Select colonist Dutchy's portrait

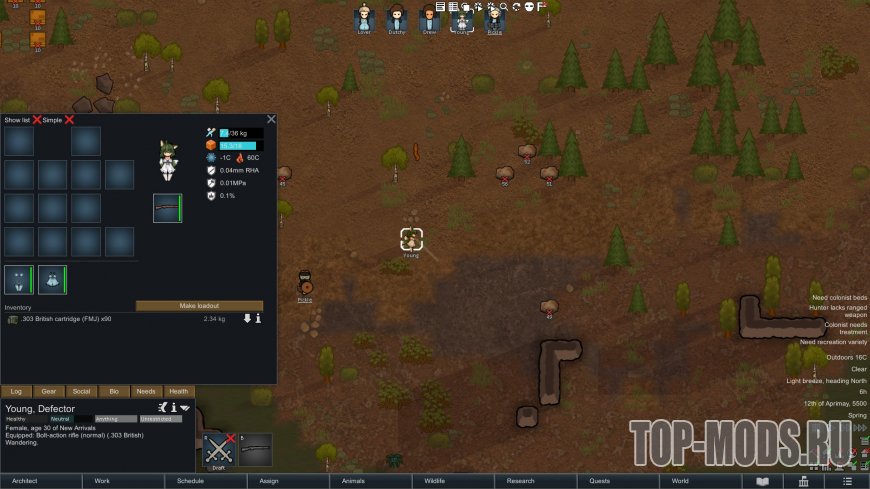pos(397,19)
